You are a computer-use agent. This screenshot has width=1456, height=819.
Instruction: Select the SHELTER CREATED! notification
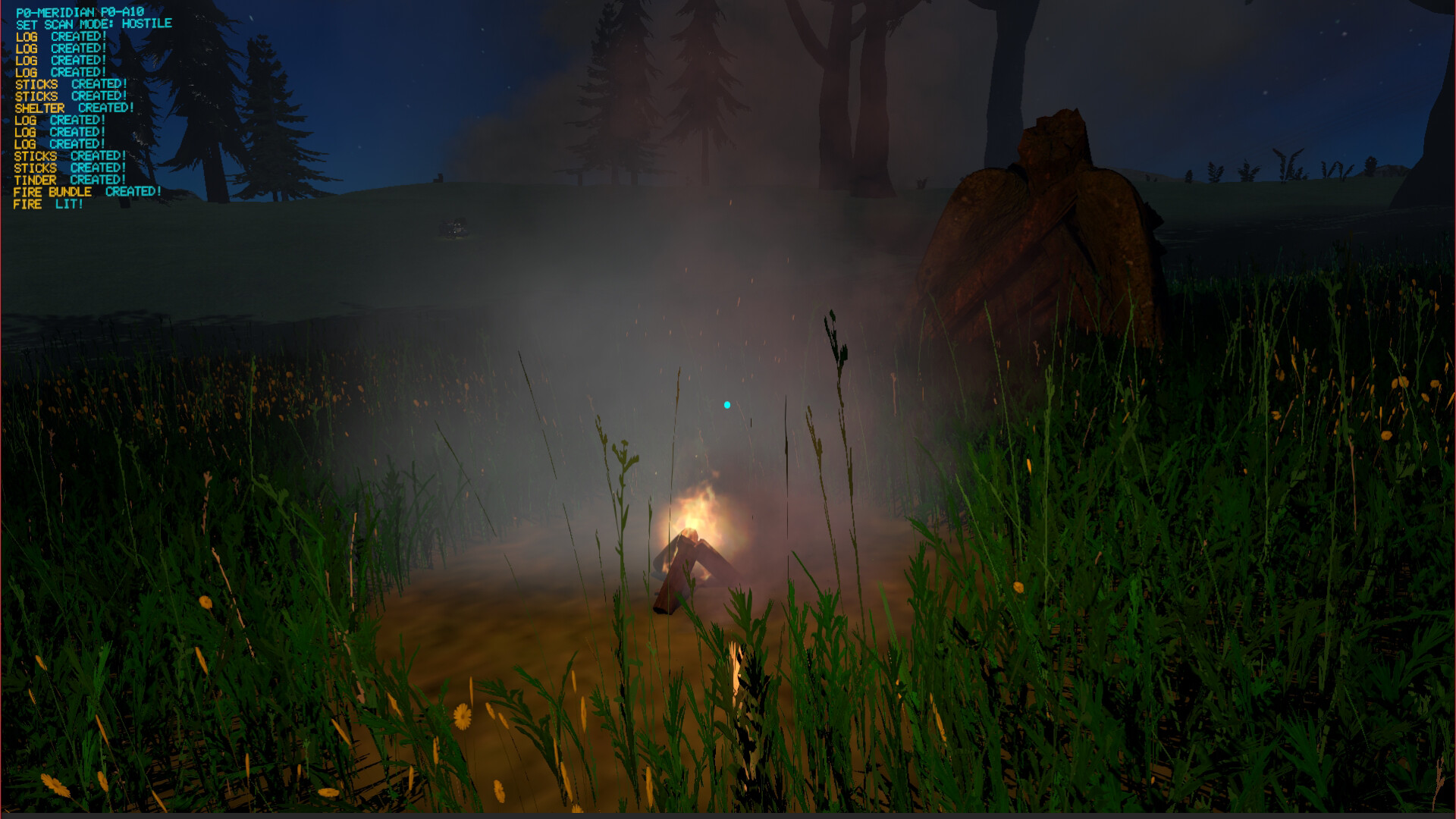[74, 108]
